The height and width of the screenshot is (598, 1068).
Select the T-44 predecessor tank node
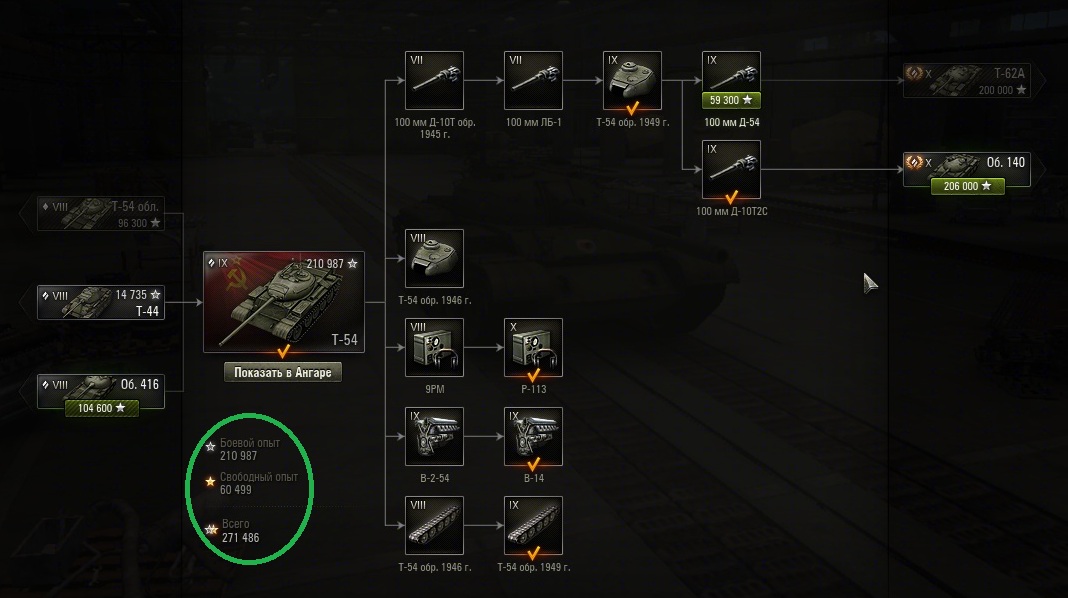(101, 302)
